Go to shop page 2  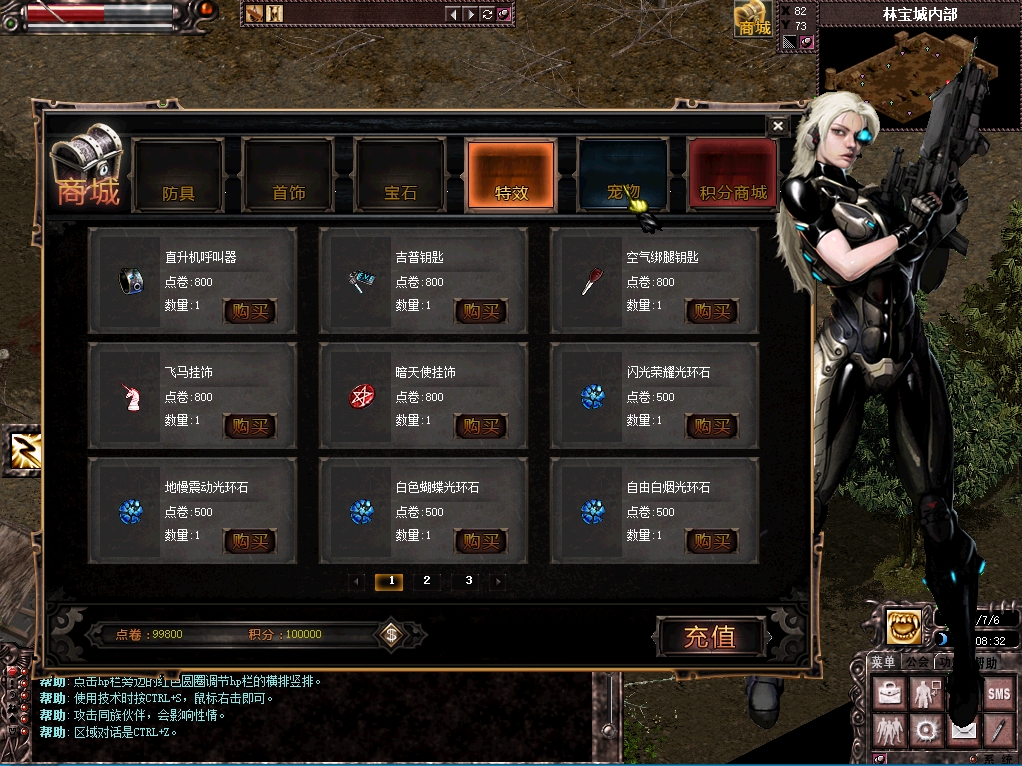[427, 581]
